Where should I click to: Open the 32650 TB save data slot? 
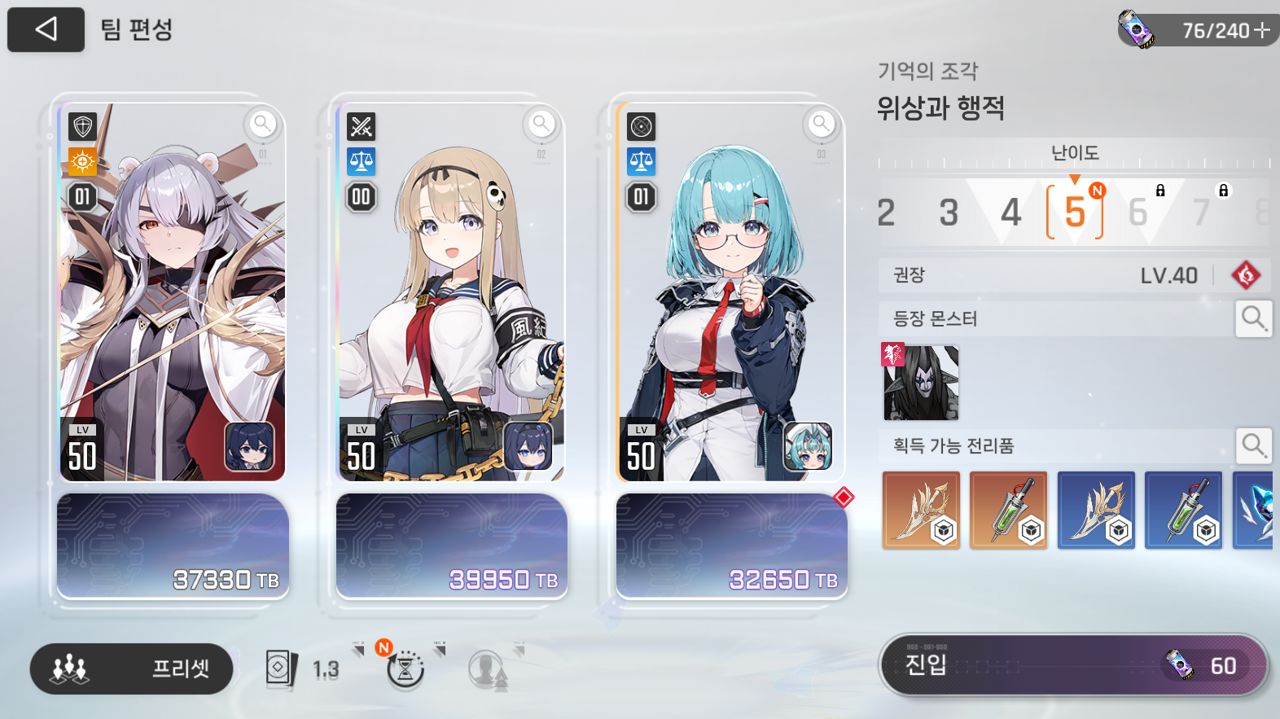coord(731,545)
